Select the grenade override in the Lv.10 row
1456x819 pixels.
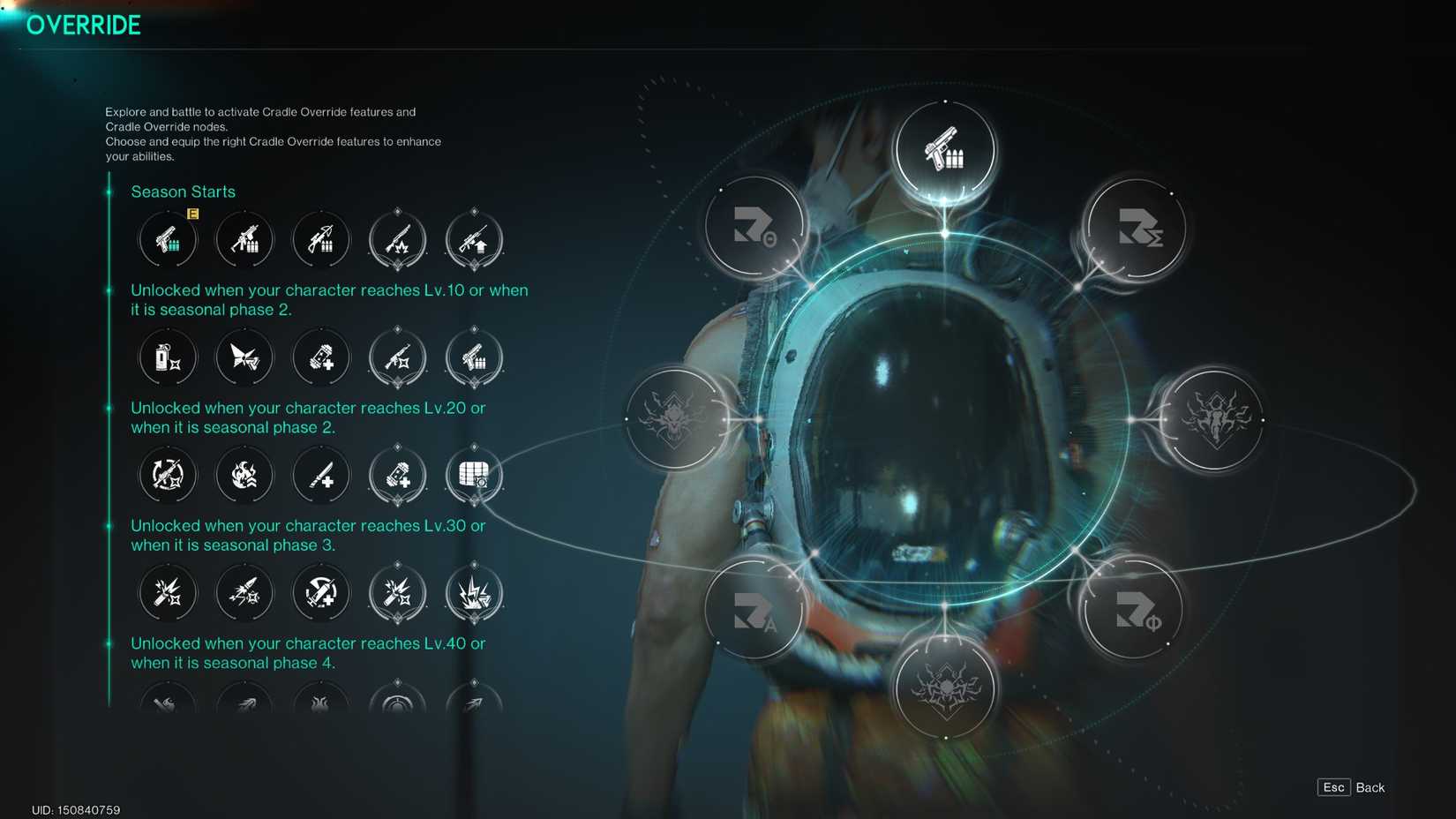point(168,357)
